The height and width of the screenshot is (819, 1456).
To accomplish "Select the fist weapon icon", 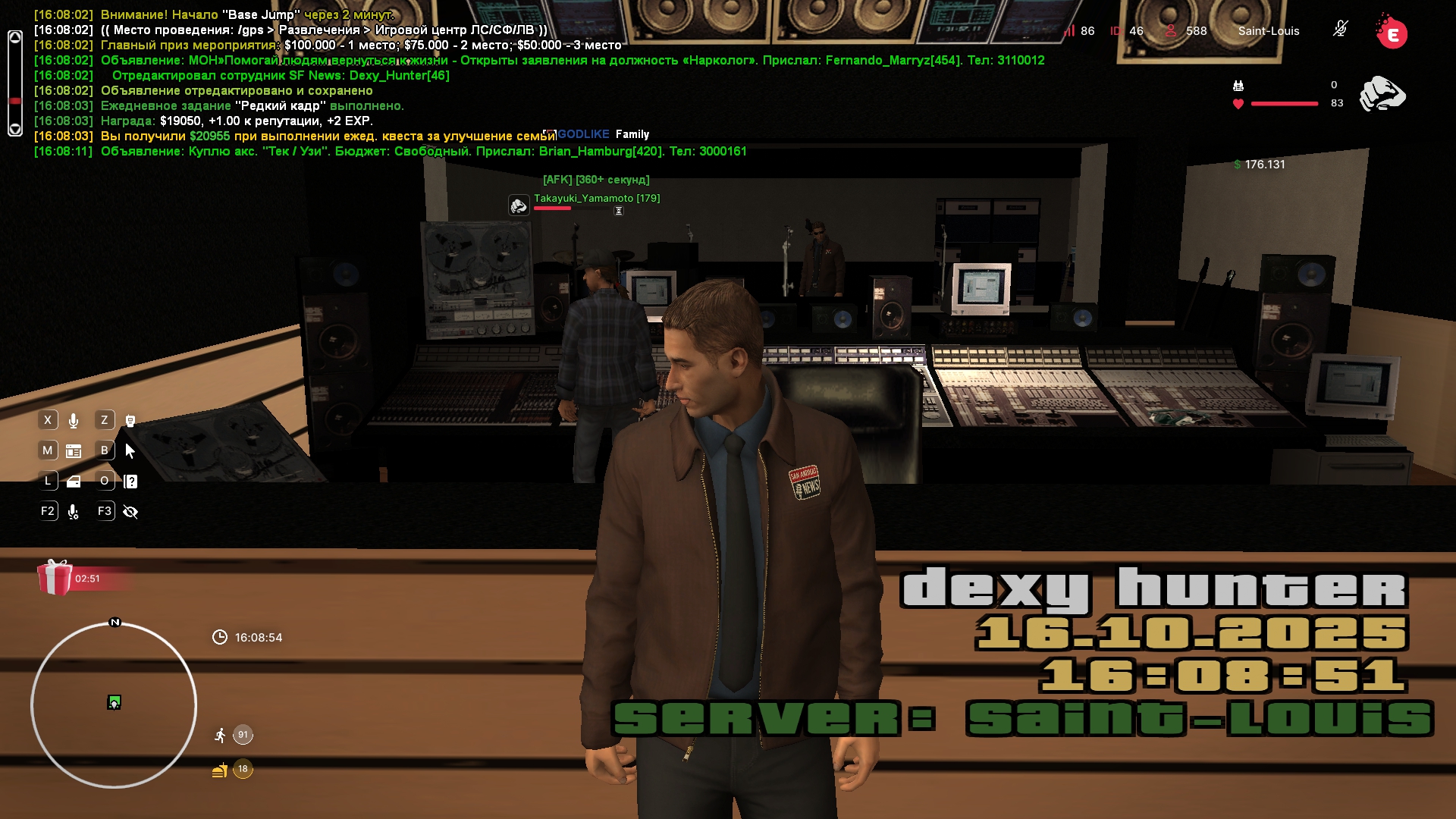I will (x=1382, y=94).
